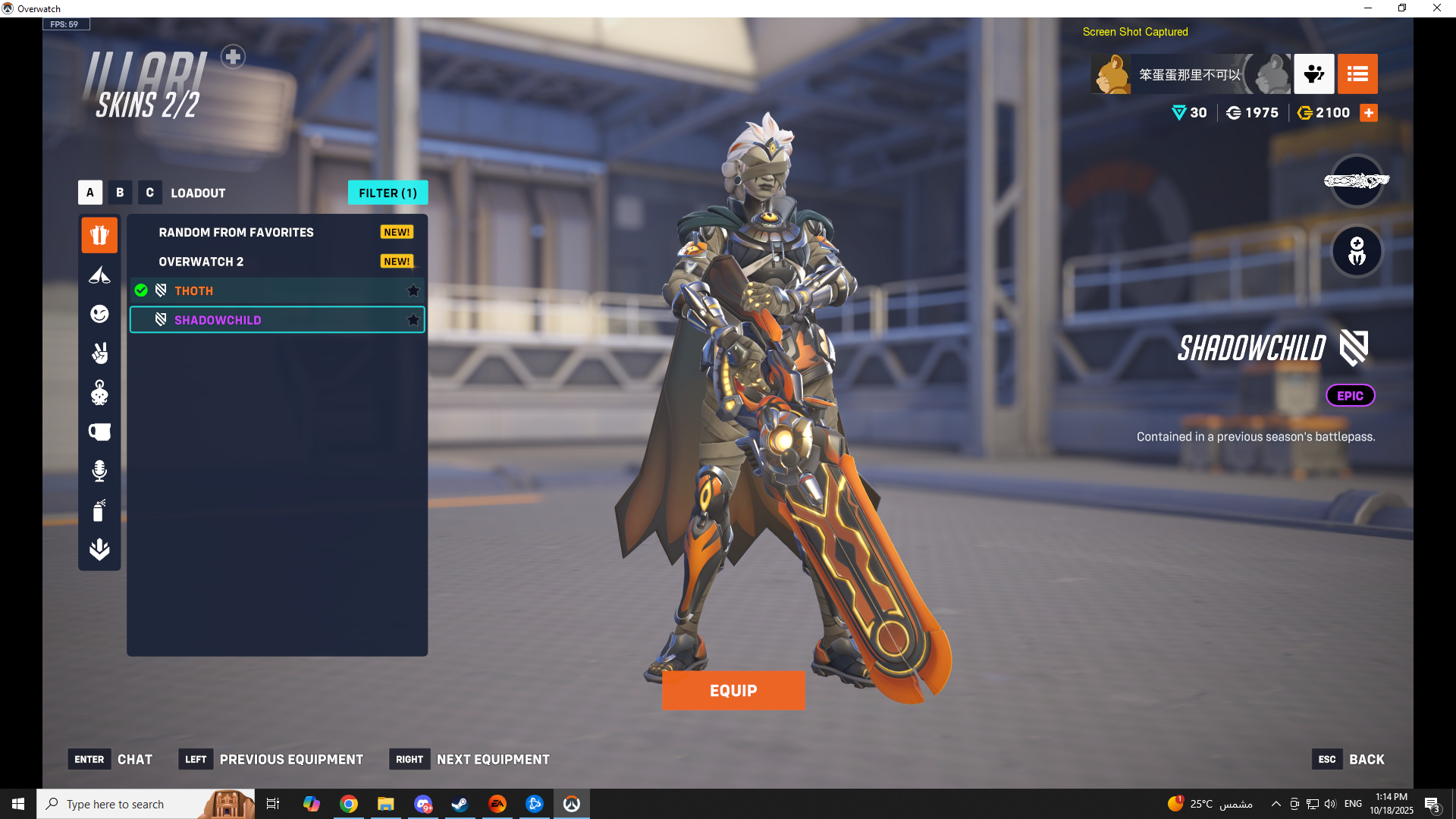The image size is (1456, 819).
Task: Switch to loadout B
Action: [120, 193]
